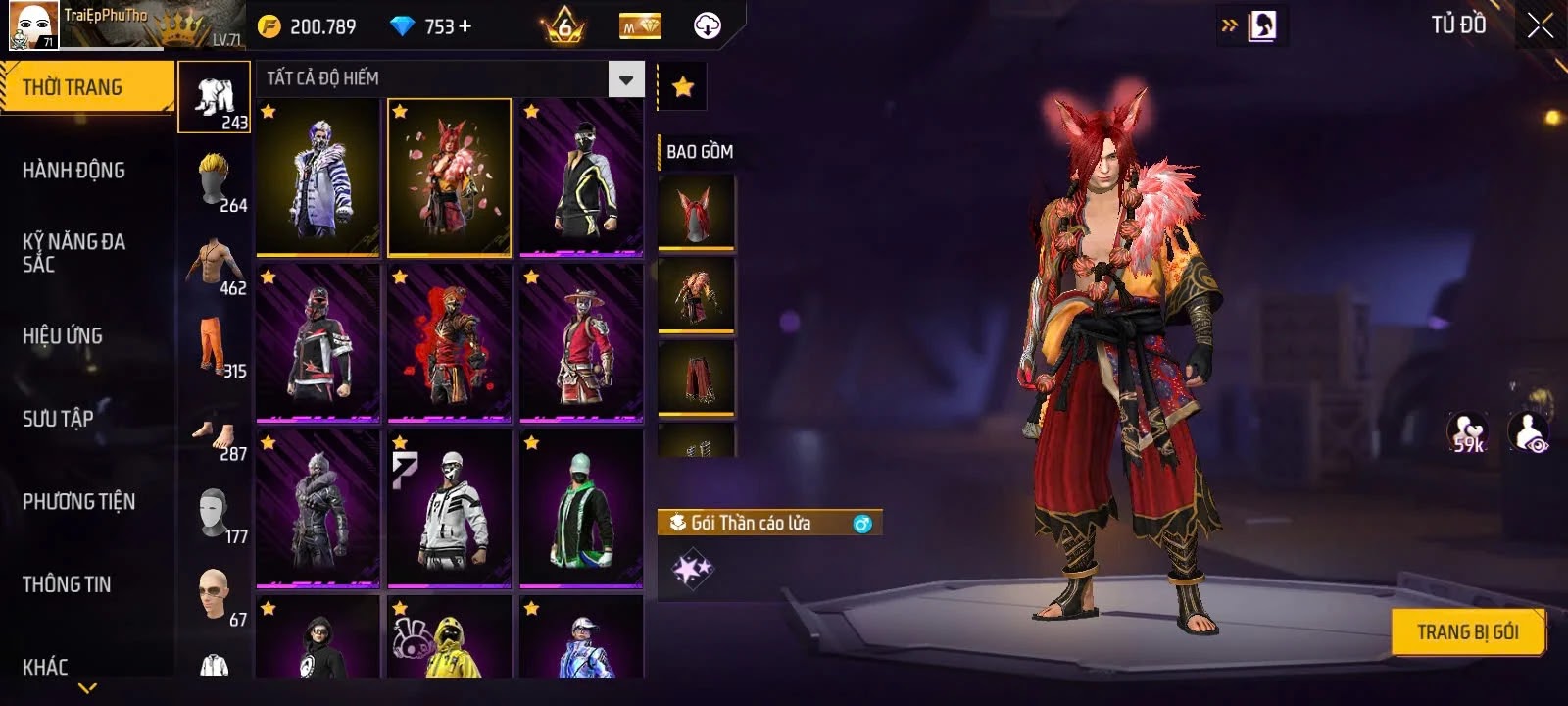The height and width of the screenshot is (706, 1568).
Task: Open the TẤT CẢ ĐỘ HIẾM dropdown
Action: (449, 78)
